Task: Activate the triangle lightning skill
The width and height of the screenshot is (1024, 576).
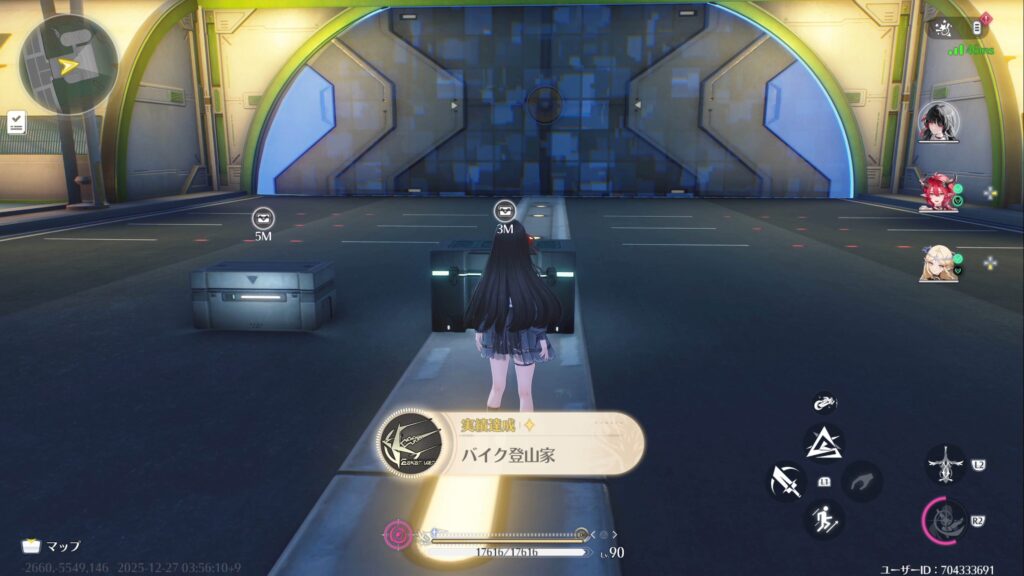Action: point(824,442)
